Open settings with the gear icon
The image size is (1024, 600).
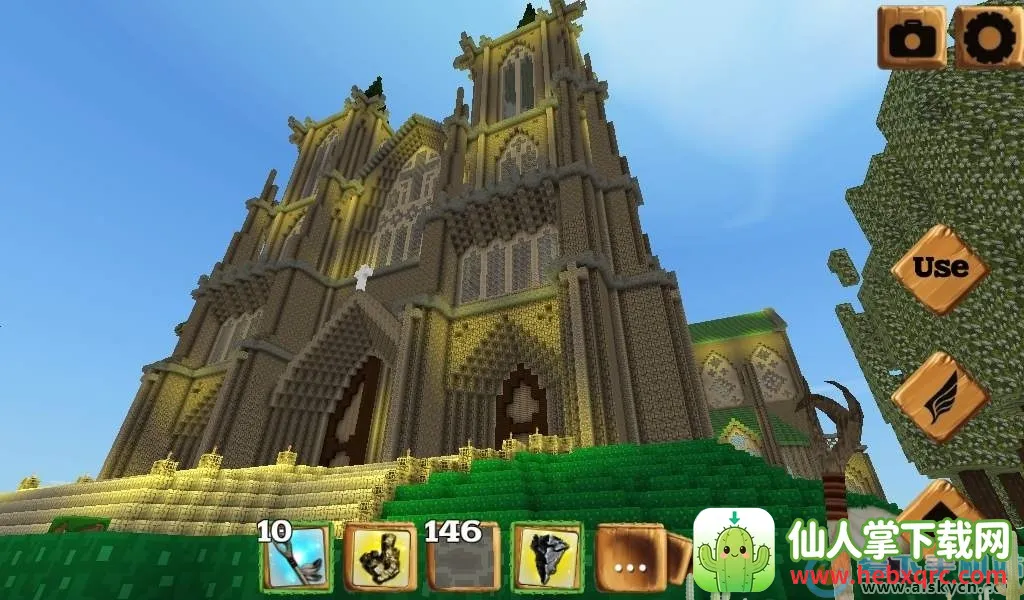988,37
